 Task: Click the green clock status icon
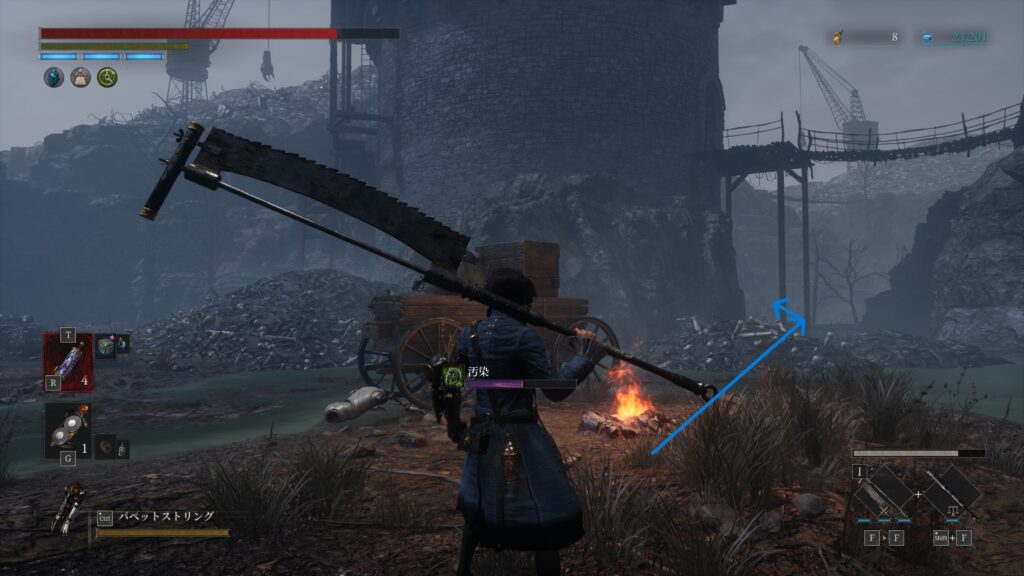click(x=107, y=77)
